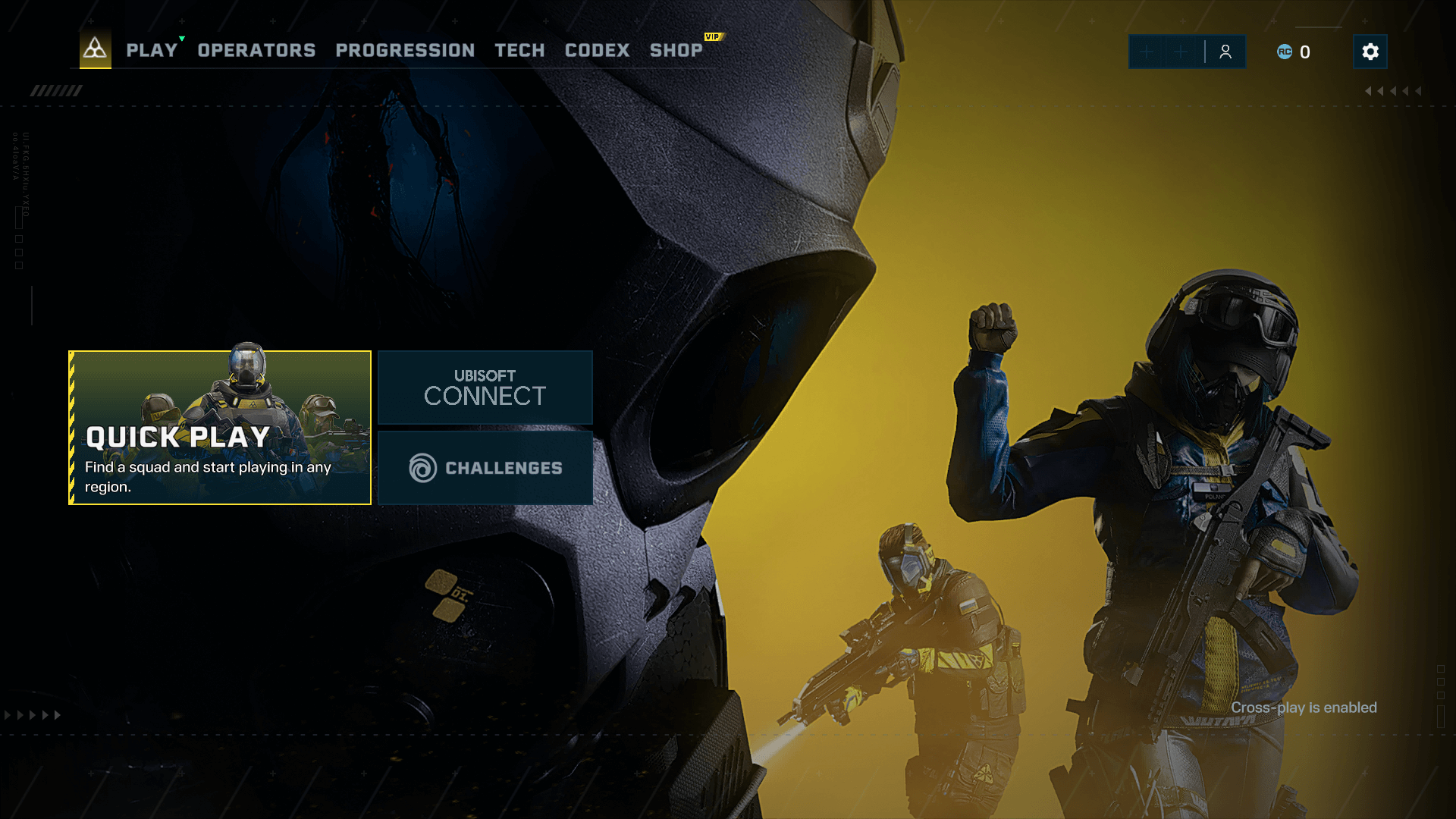Image resolution: width=1456 pixels, height=819 pixels.
Task: Click the VIP badge above Shop
Action: click(x=712, y=35)
